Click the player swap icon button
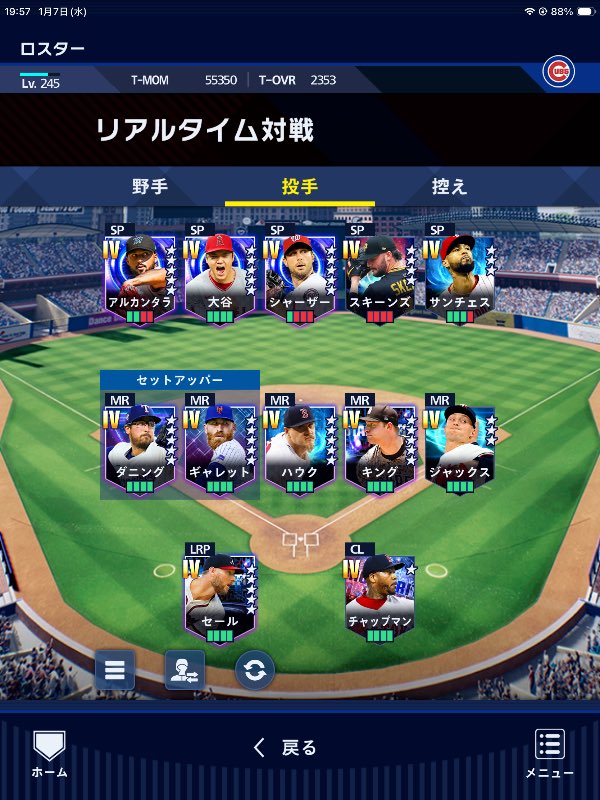This screenshot has width=600, height=800. (185, 670)
